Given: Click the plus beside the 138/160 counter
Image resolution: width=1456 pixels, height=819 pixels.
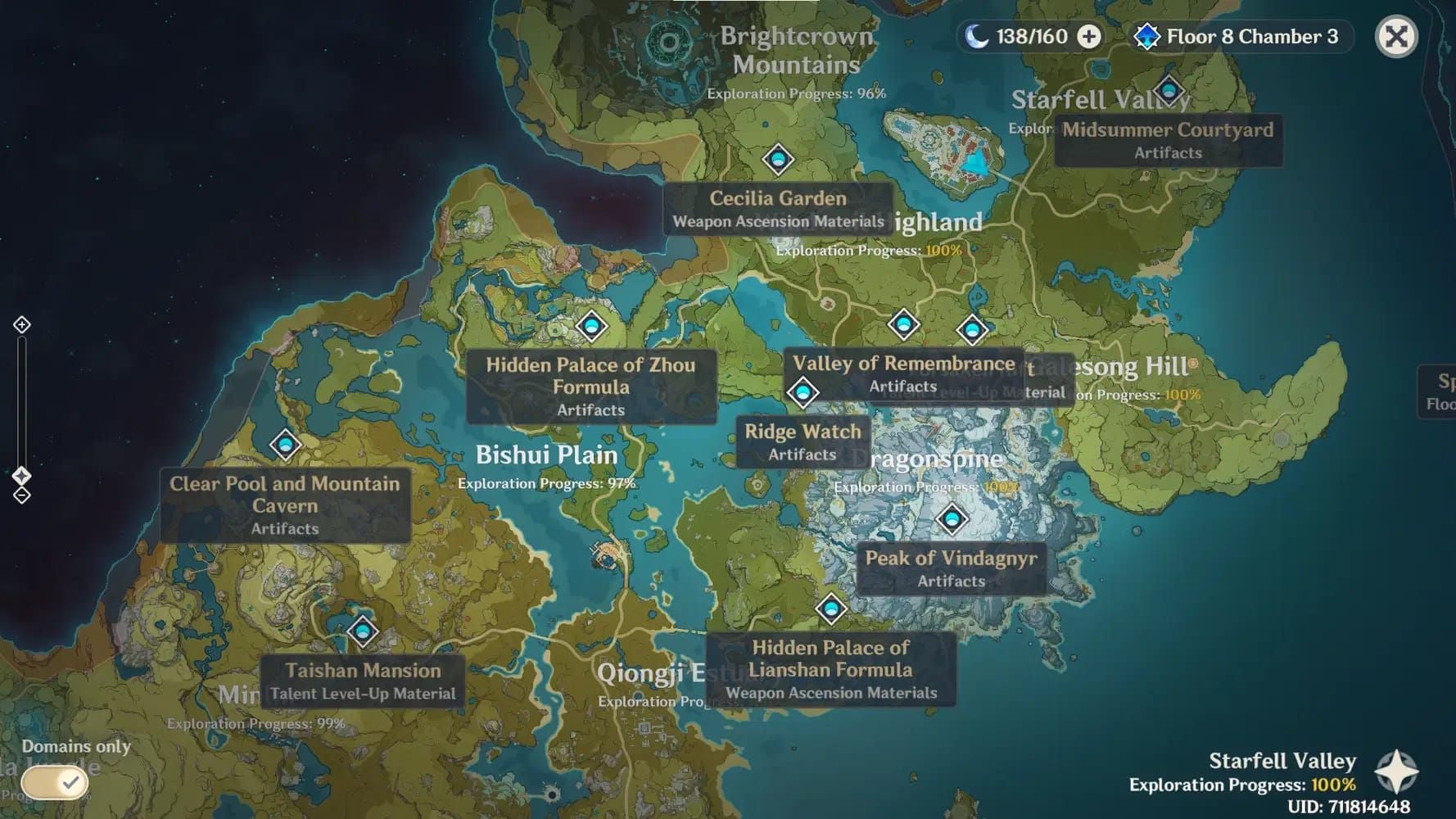Looking at the screenshot, I should (x=1089, y=36).
